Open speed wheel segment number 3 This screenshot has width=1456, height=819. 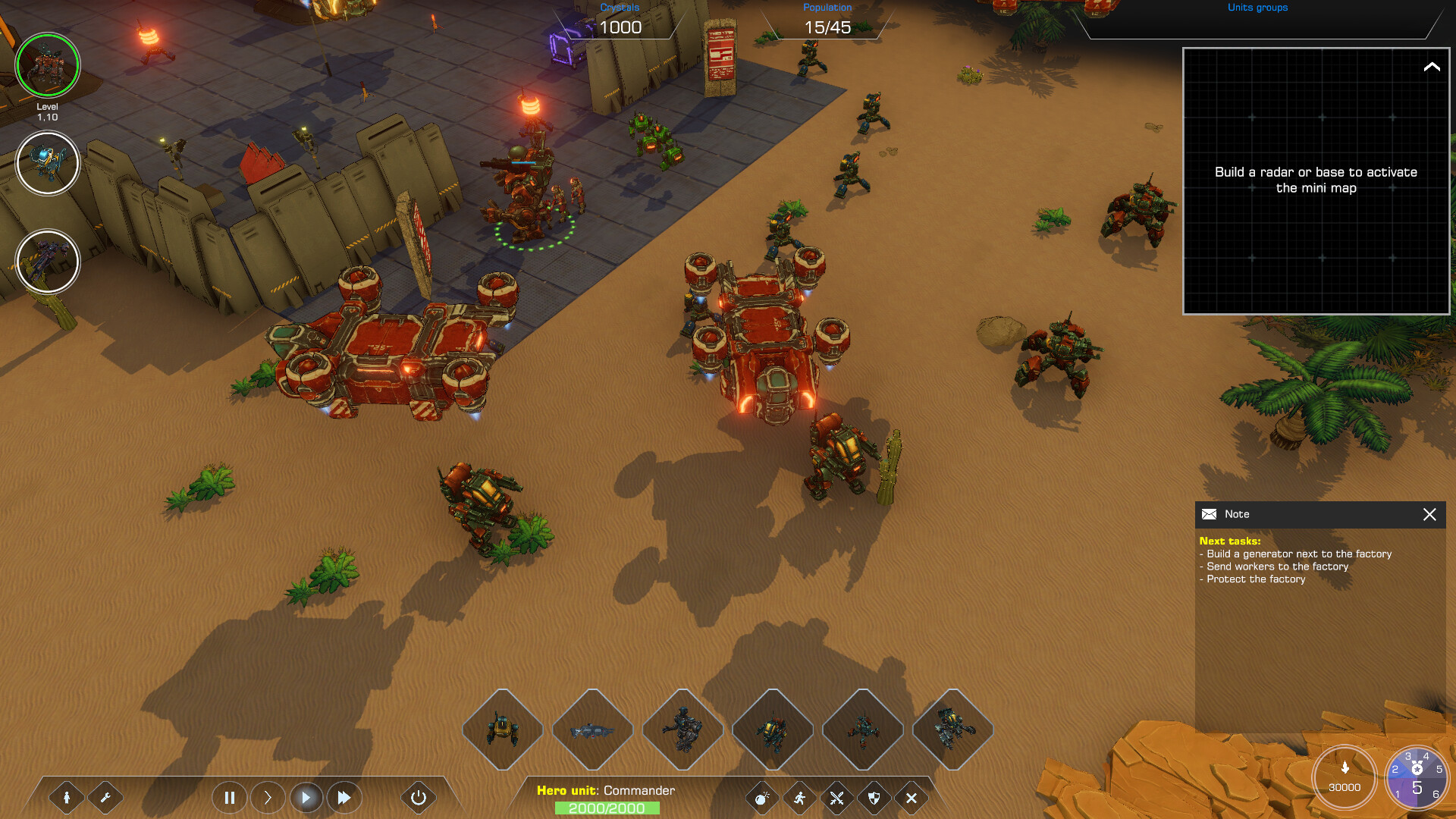(1408, 757)
